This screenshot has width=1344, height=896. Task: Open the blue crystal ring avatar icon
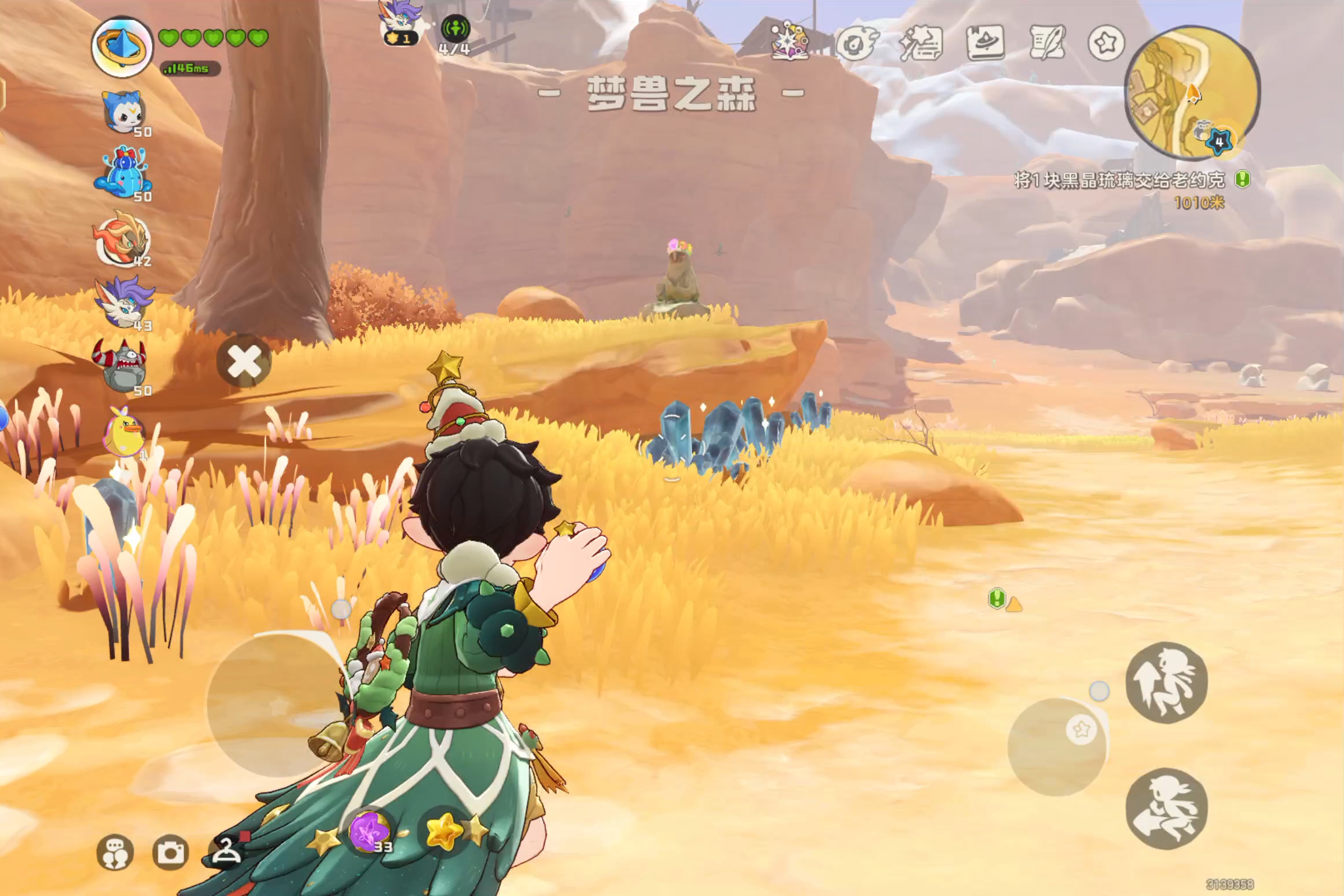tap(122, 47)
